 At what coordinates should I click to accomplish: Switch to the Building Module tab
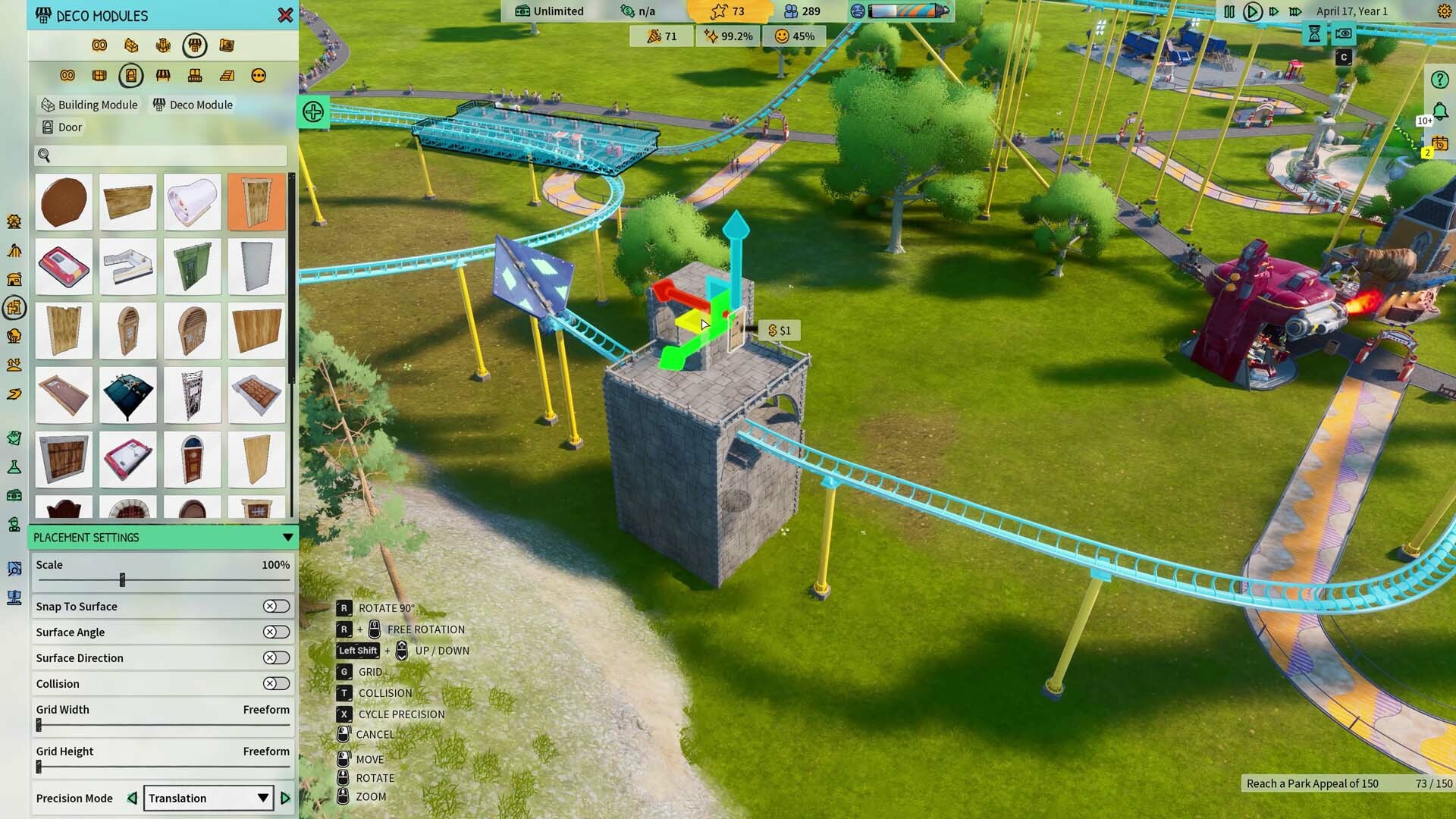(89, 105)
